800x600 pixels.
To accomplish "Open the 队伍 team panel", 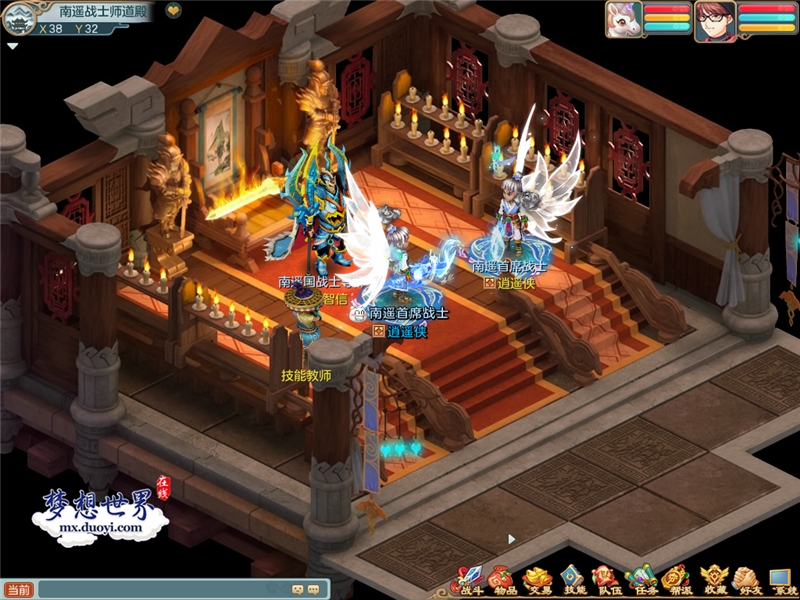I will 605,580.
